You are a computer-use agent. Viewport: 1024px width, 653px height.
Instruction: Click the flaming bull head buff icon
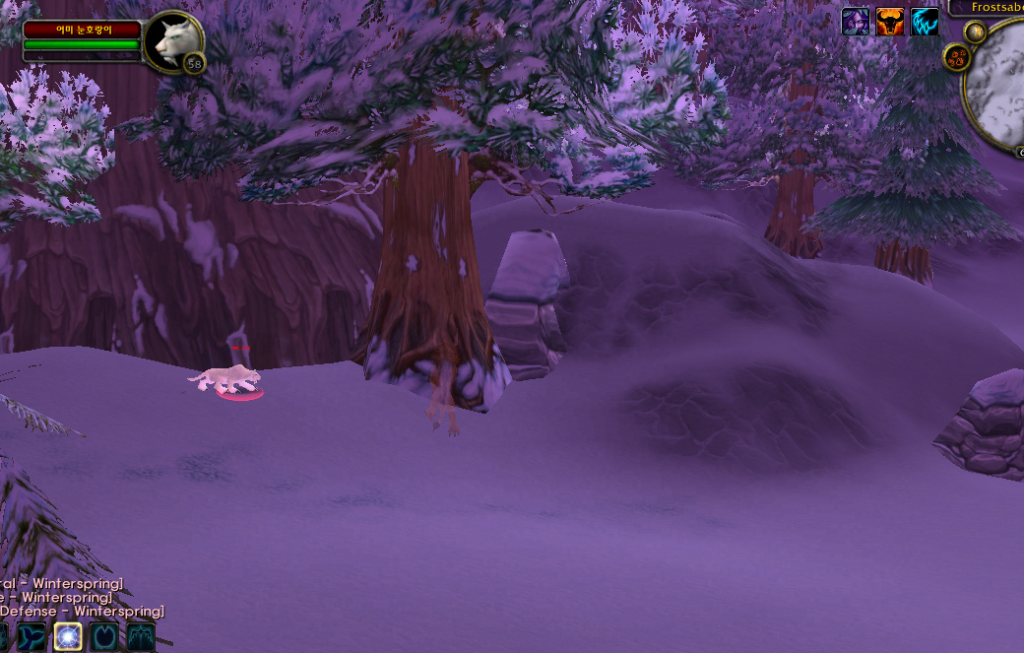pos(890,21)
